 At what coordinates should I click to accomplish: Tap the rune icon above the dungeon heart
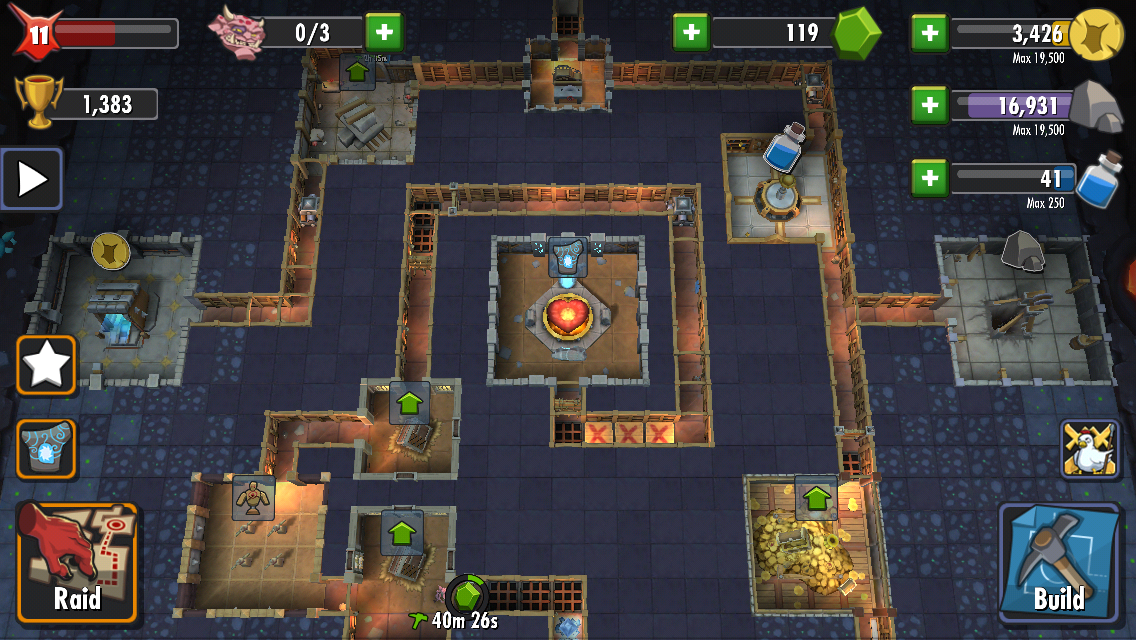coord(567,258)
